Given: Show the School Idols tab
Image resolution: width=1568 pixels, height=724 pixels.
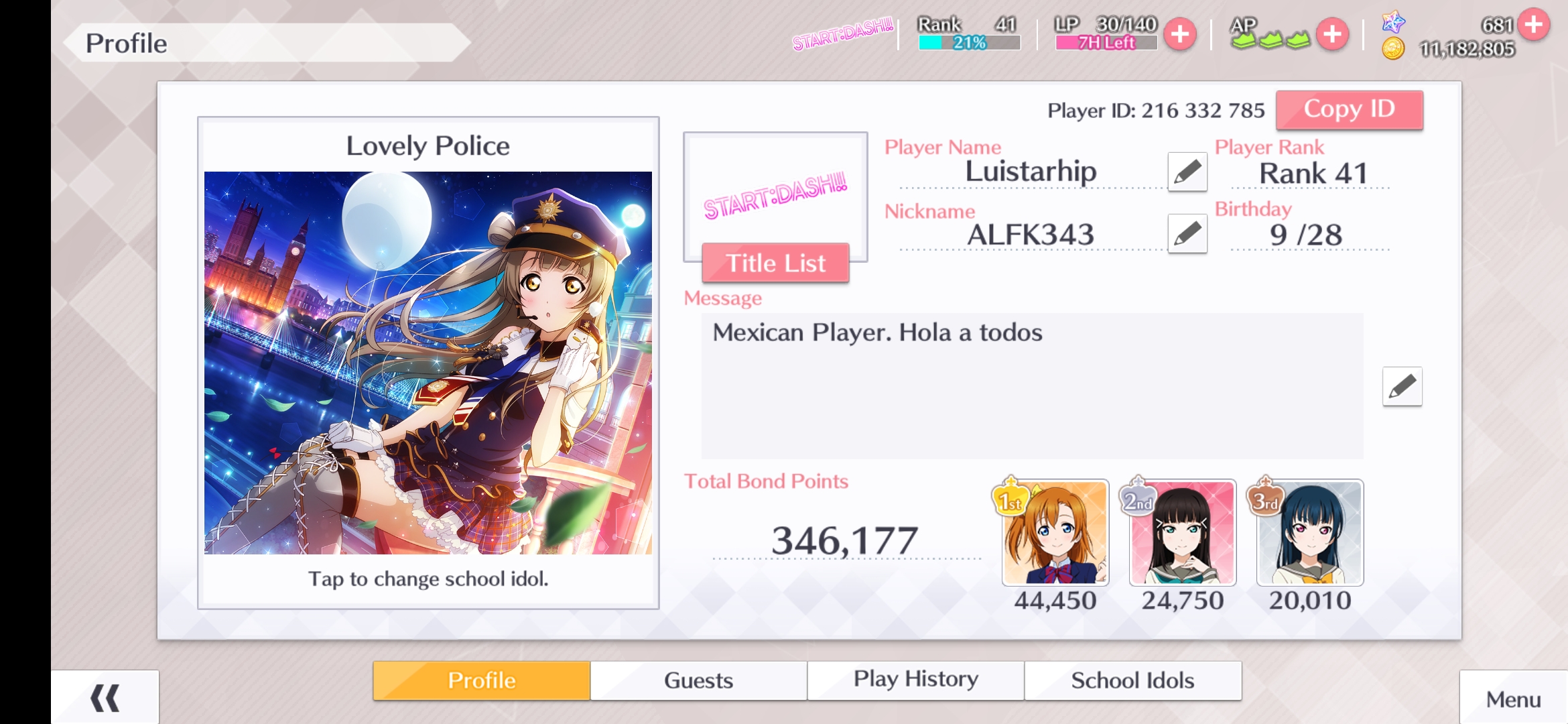Looking at the screenshot, I should [x=1132, y=680].
